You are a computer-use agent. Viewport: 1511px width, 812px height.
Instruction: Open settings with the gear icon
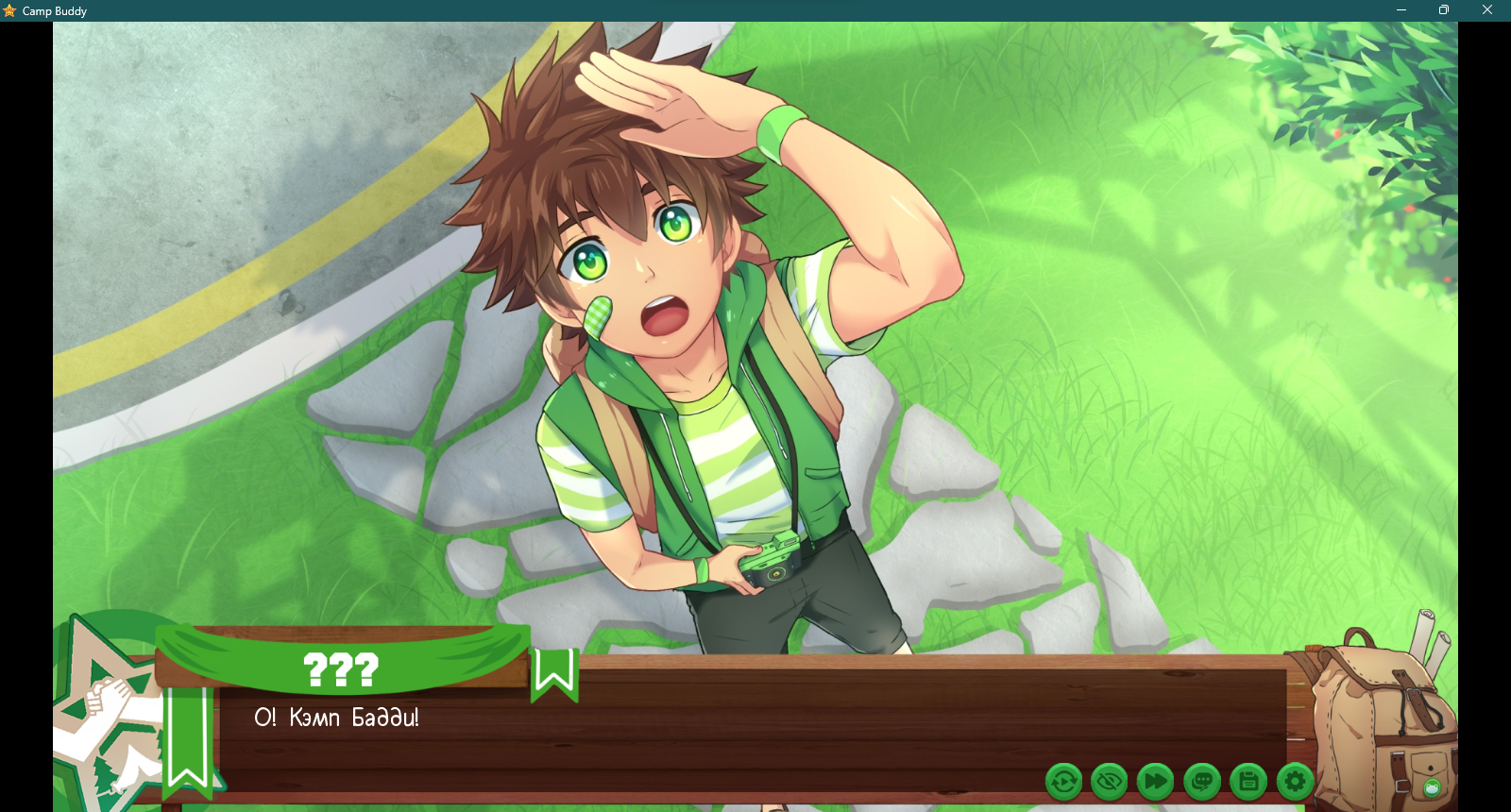point(1295,782)
